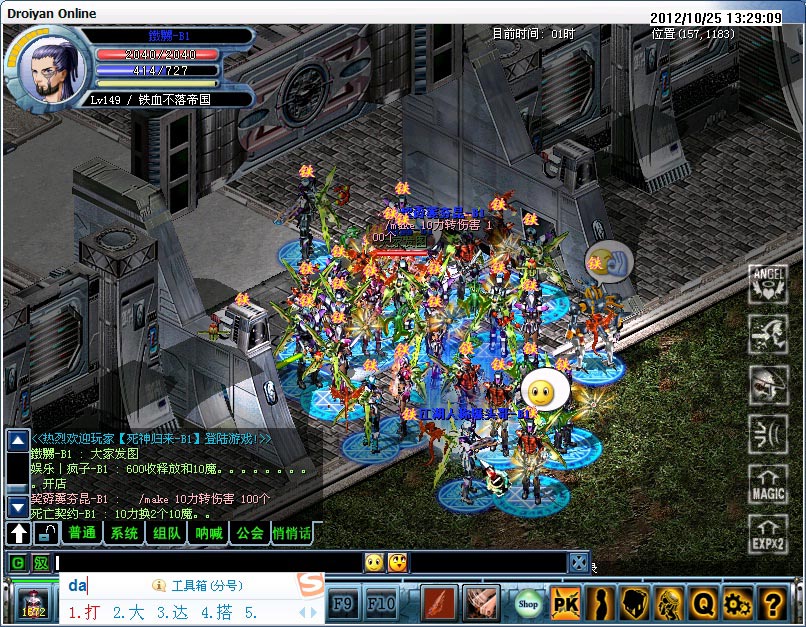The image size is (806, 627).
Task: Open the Q quest menu icon
Action: tap(704, 603)
